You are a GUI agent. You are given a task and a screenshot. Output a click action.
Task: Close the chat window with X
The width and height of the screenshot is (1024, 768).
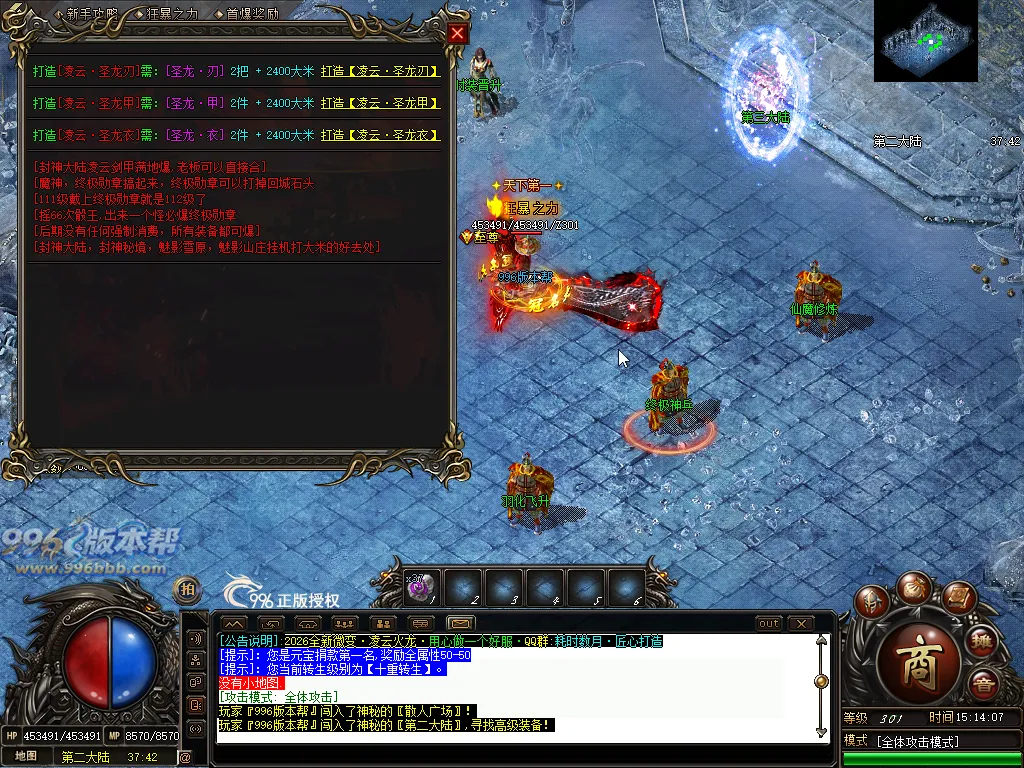[x=802, y=624]
